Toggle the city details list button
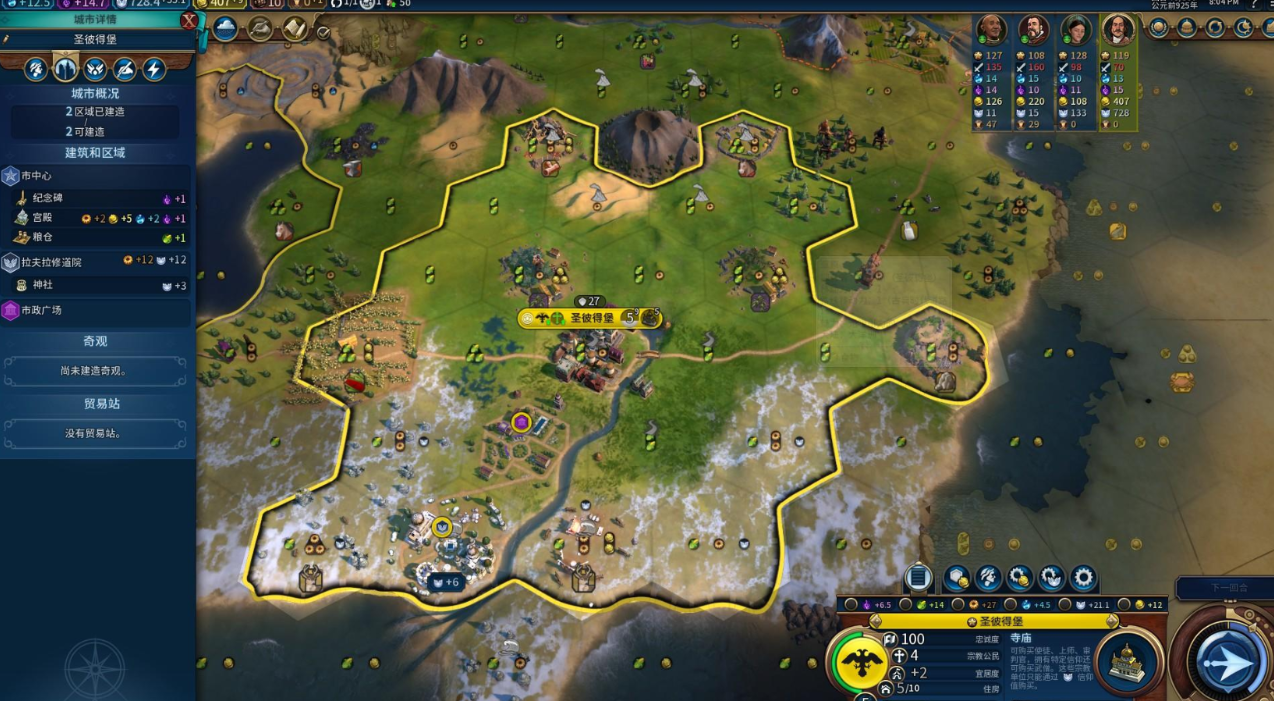Viewport: 1274px width, 701px height. 918,578
